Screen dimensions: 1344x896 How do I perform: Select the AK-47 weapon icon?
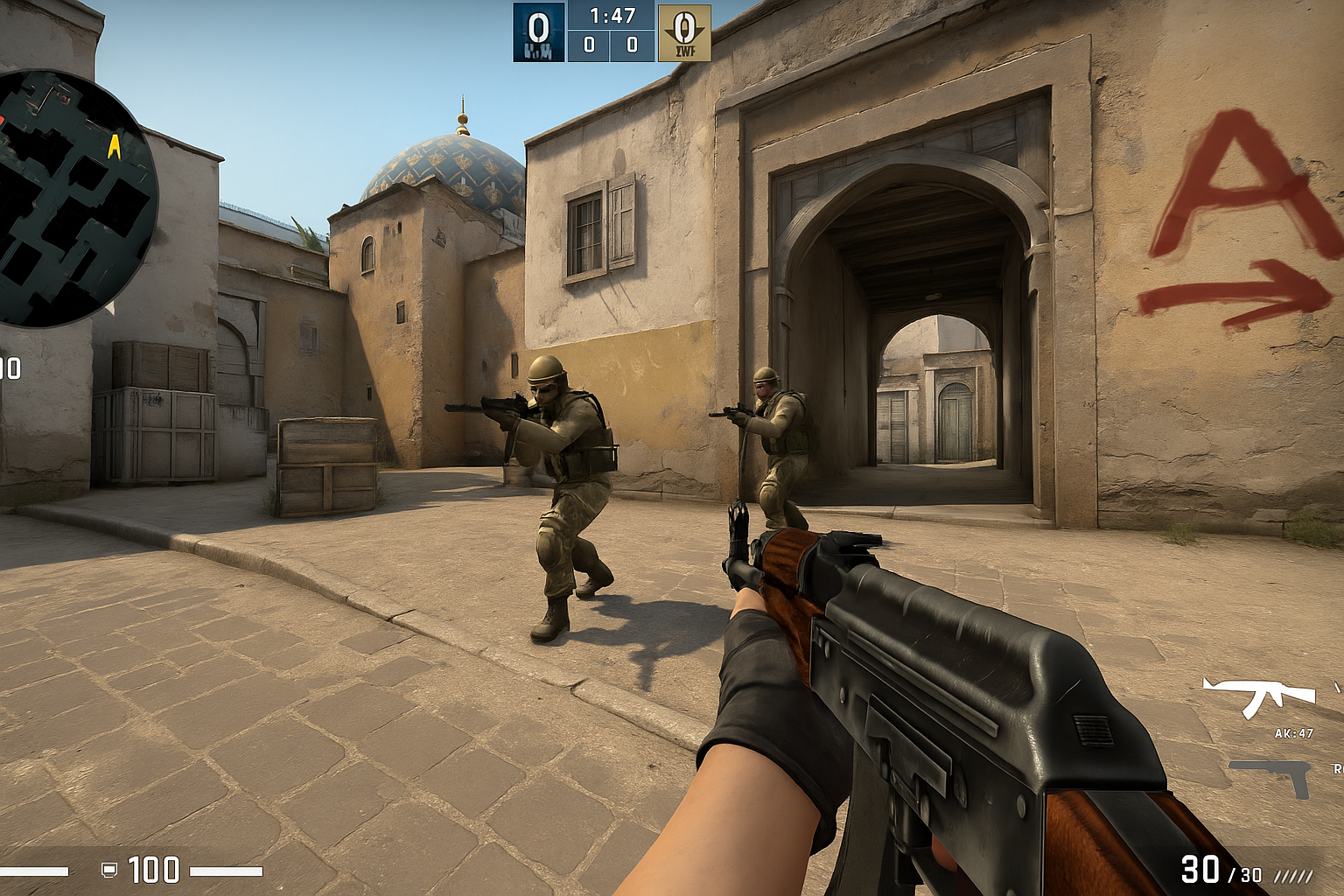click(x=1259, y=695)
